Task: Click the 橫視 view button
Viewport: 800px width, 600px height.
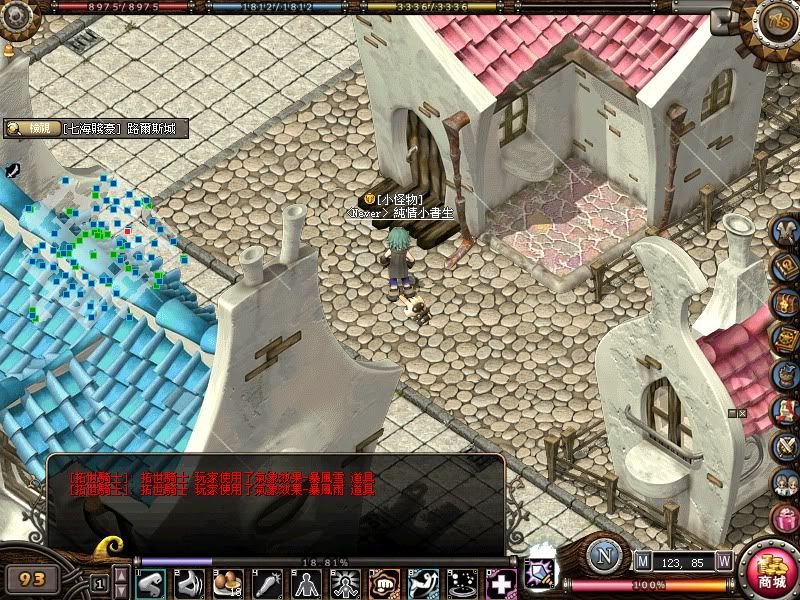Action: tap(30, 129)
